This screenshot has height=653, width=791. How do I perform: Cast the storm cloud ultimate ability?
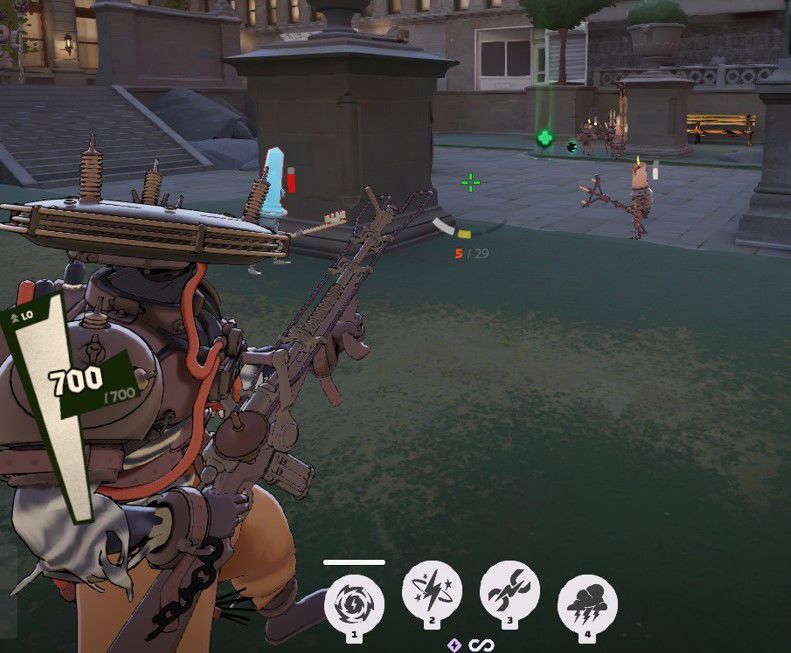(587, 602)
